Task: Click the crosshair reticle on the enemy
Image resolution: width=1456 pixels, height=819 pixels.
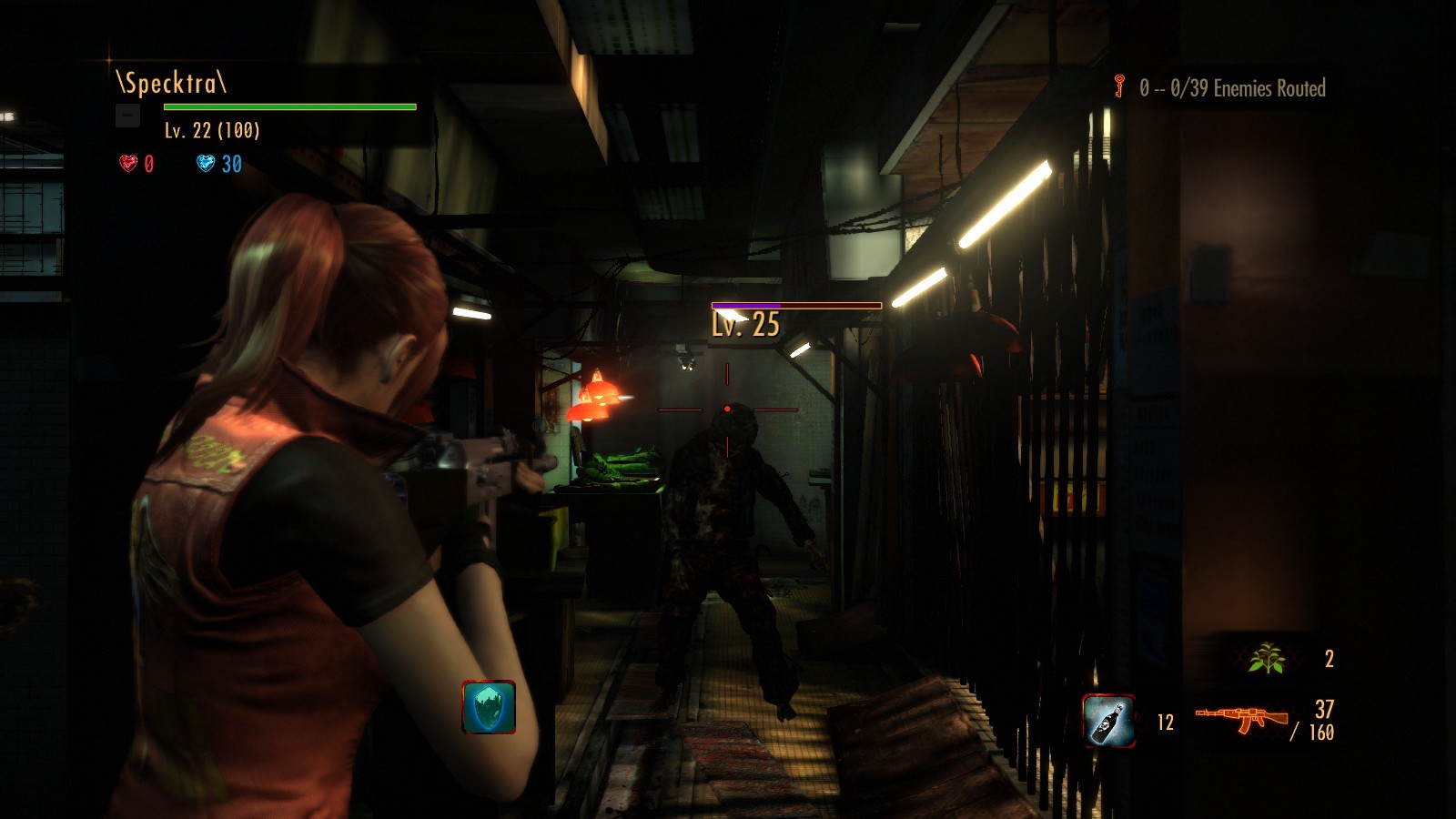Action: pos(728,409)
